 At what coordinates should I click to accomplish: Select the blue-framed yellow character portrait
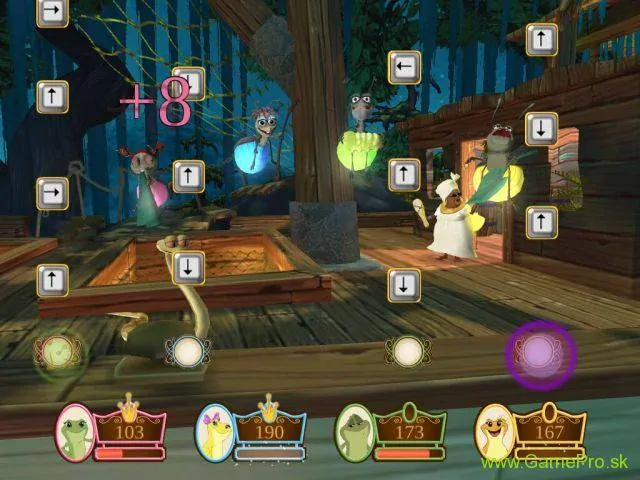[x=215, y=431]
